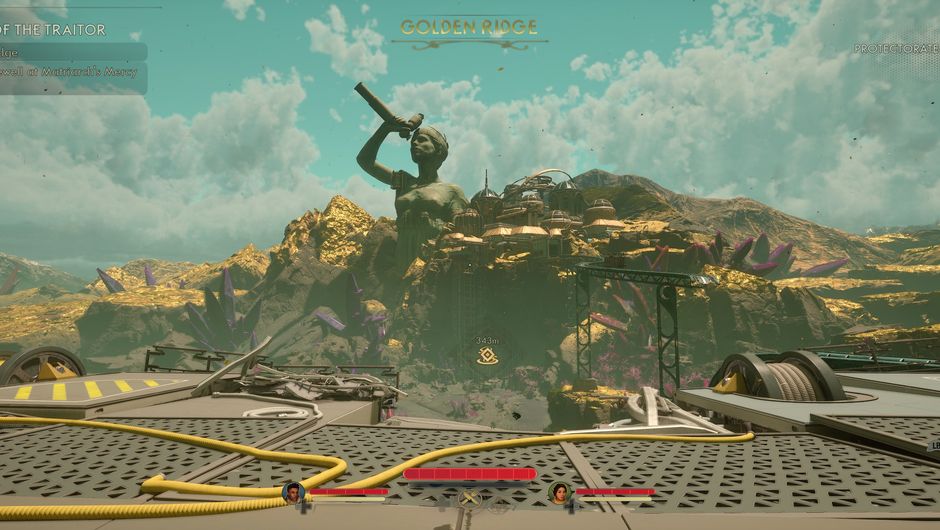Viewport: 940px width, 530px height.
Task: Click the crossed-weapons icon under the health bar
Action: [469, 497]
